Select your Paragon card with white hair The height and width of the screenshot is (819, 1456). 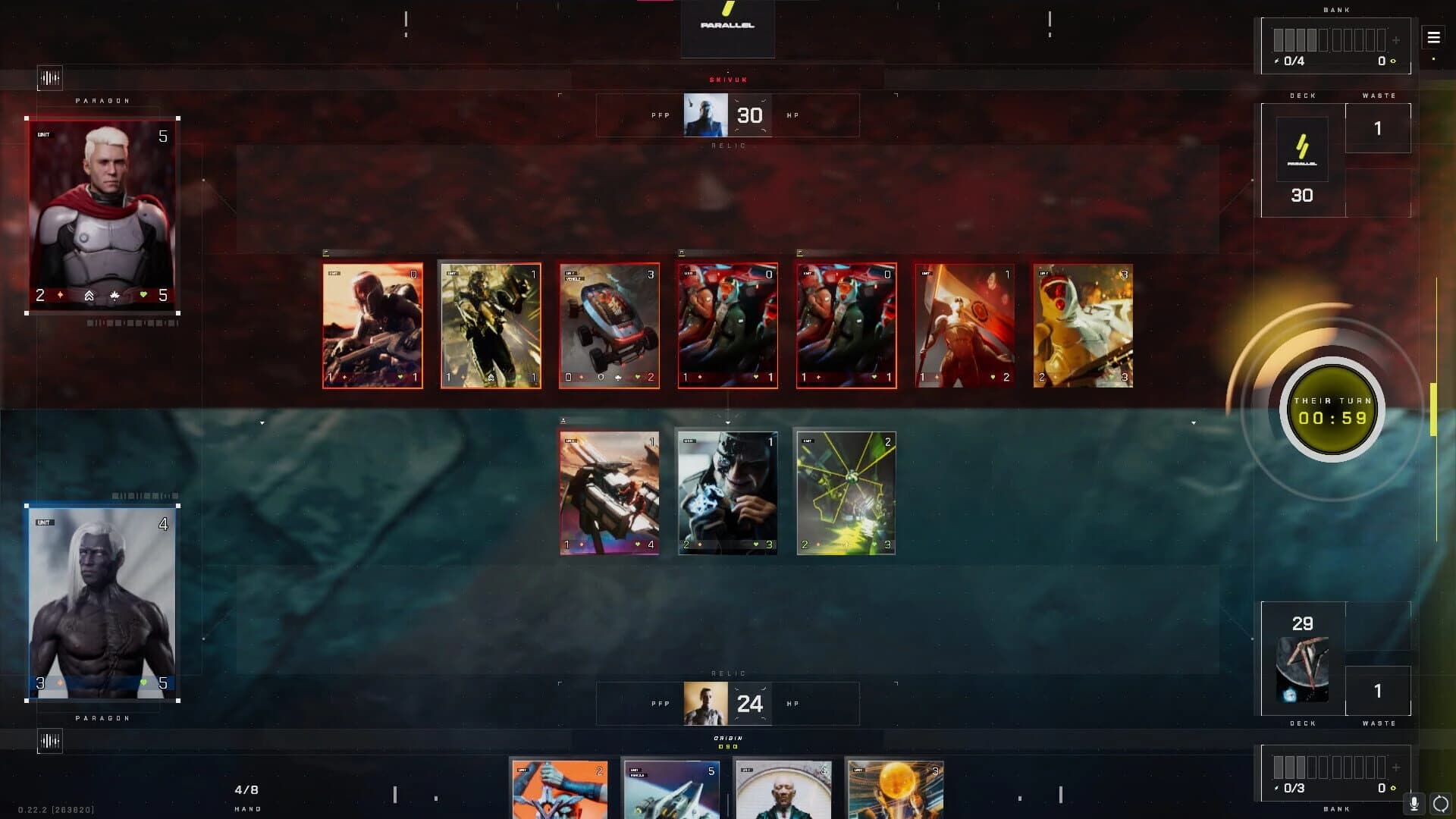point(102,603)
